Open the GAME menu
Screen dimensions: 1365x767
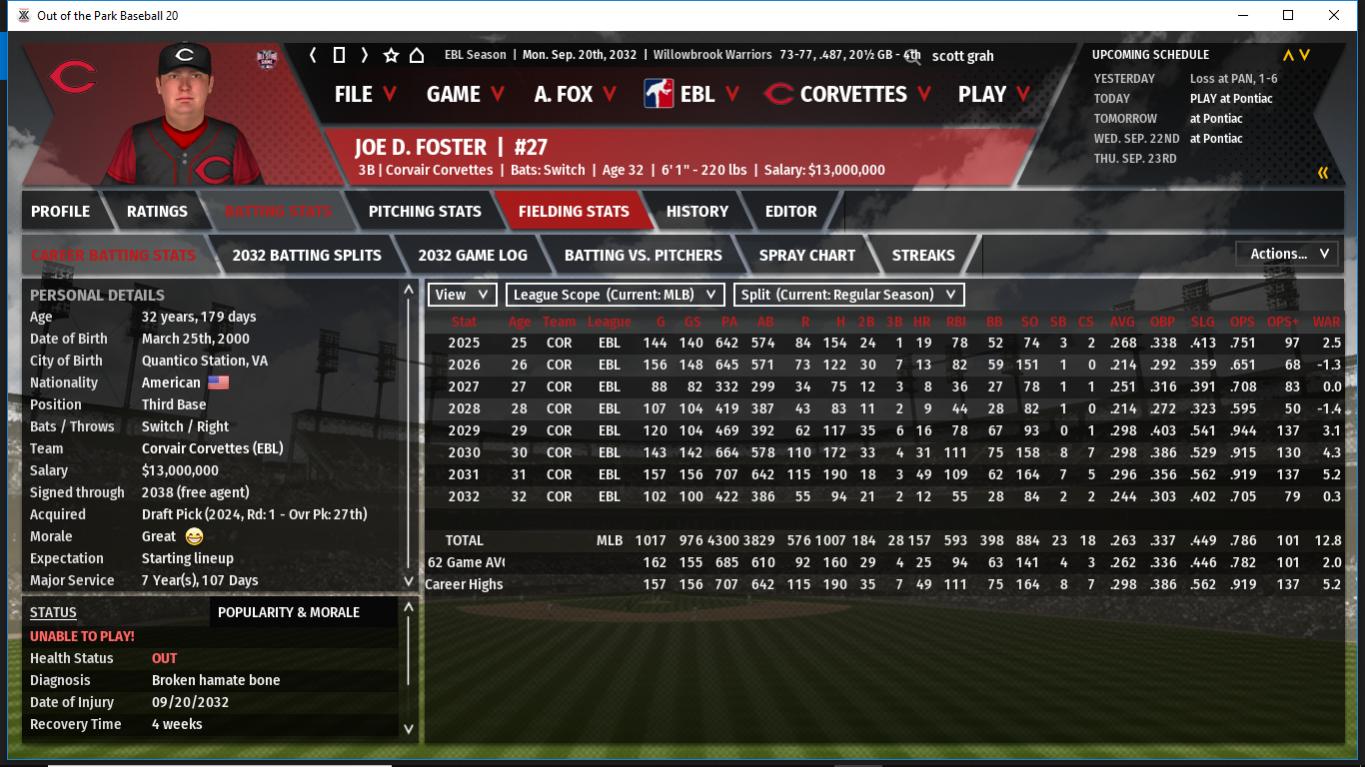(x=465, y=94)
